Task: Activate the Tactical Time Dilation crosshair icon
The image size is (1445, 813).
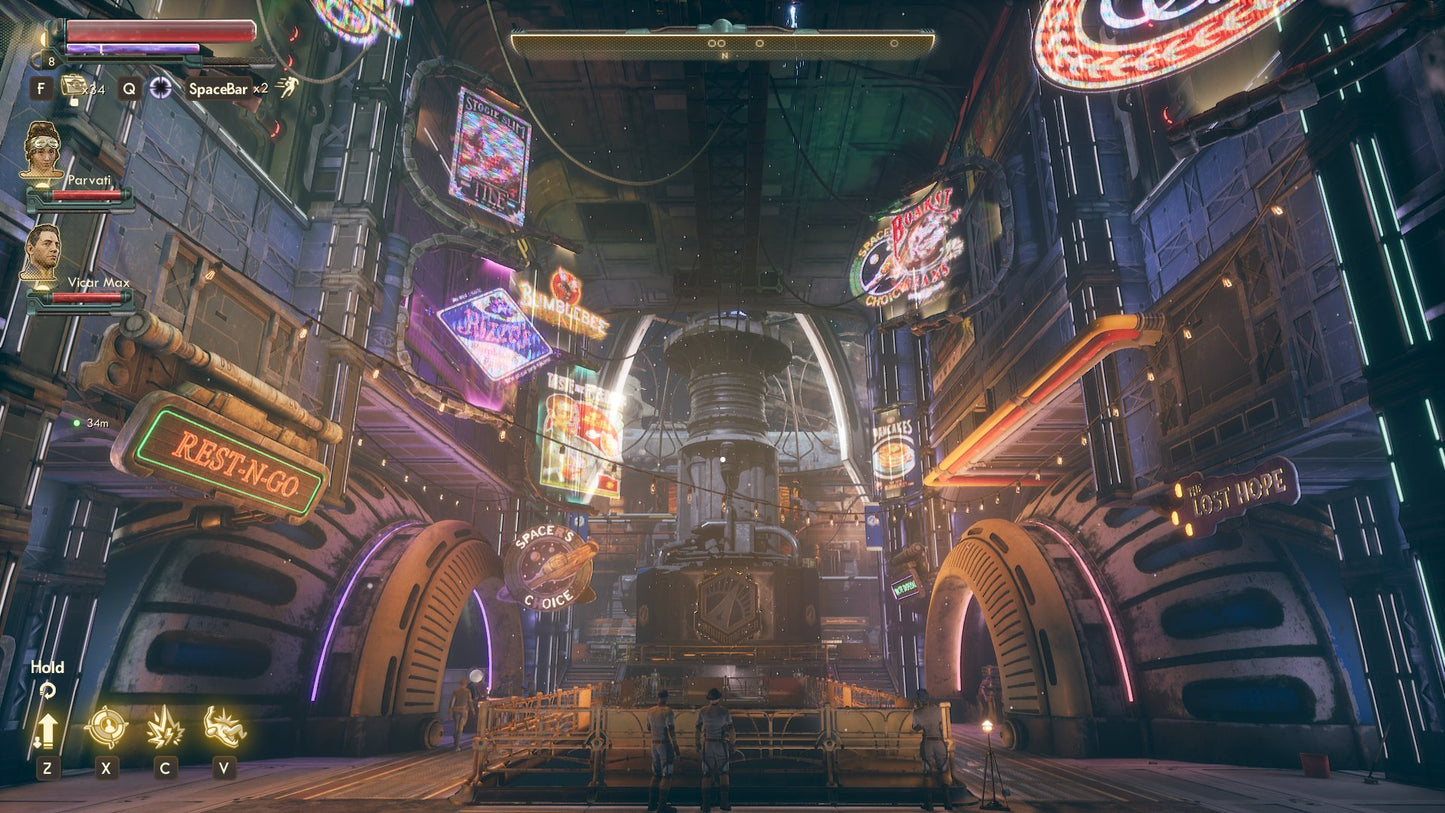Action: pyautogui.click(x=160, y=87)
